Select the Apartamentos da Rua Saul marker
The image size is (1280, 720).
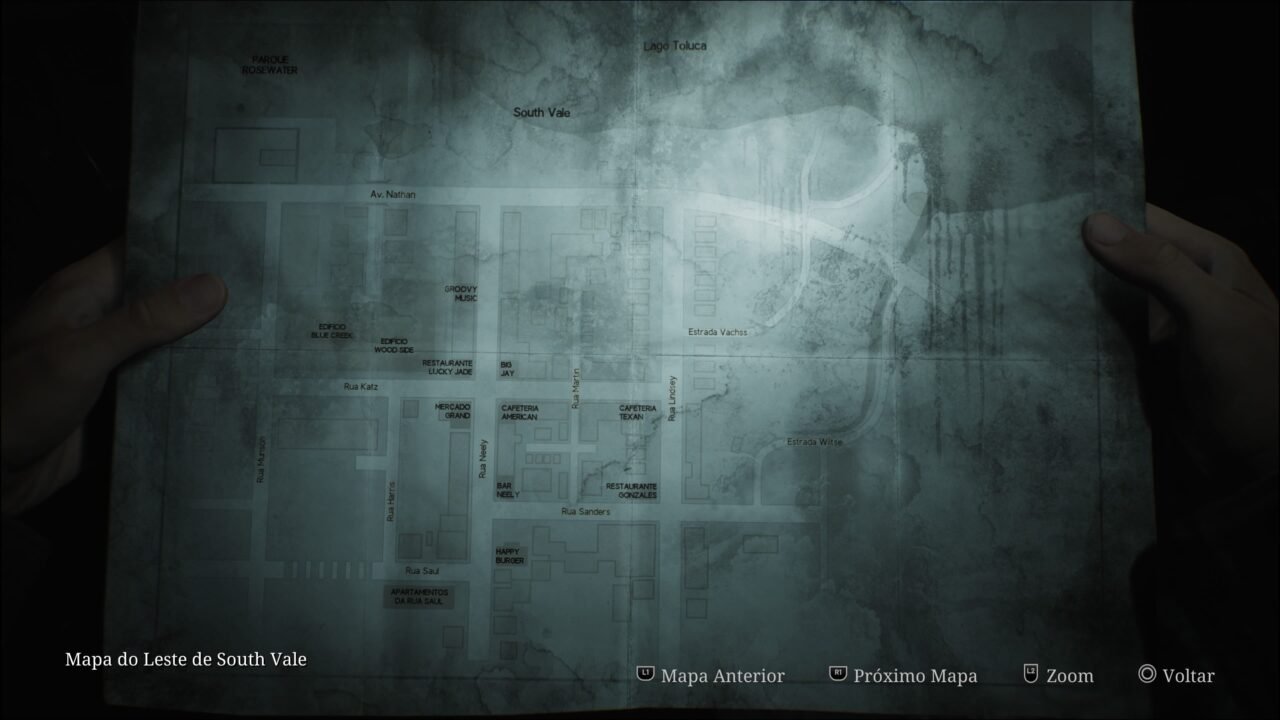tap(419, 594)
